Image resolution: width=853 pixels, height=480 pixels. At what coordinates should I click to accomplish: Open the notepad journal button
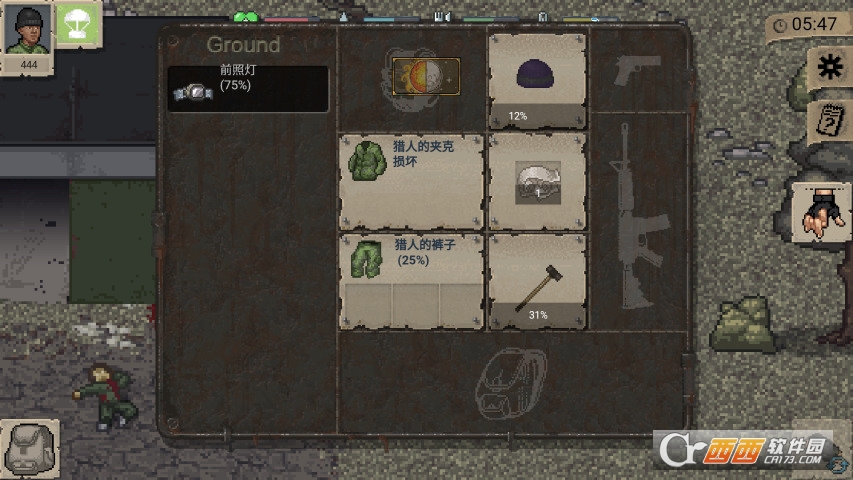click(x=829, y=119)
